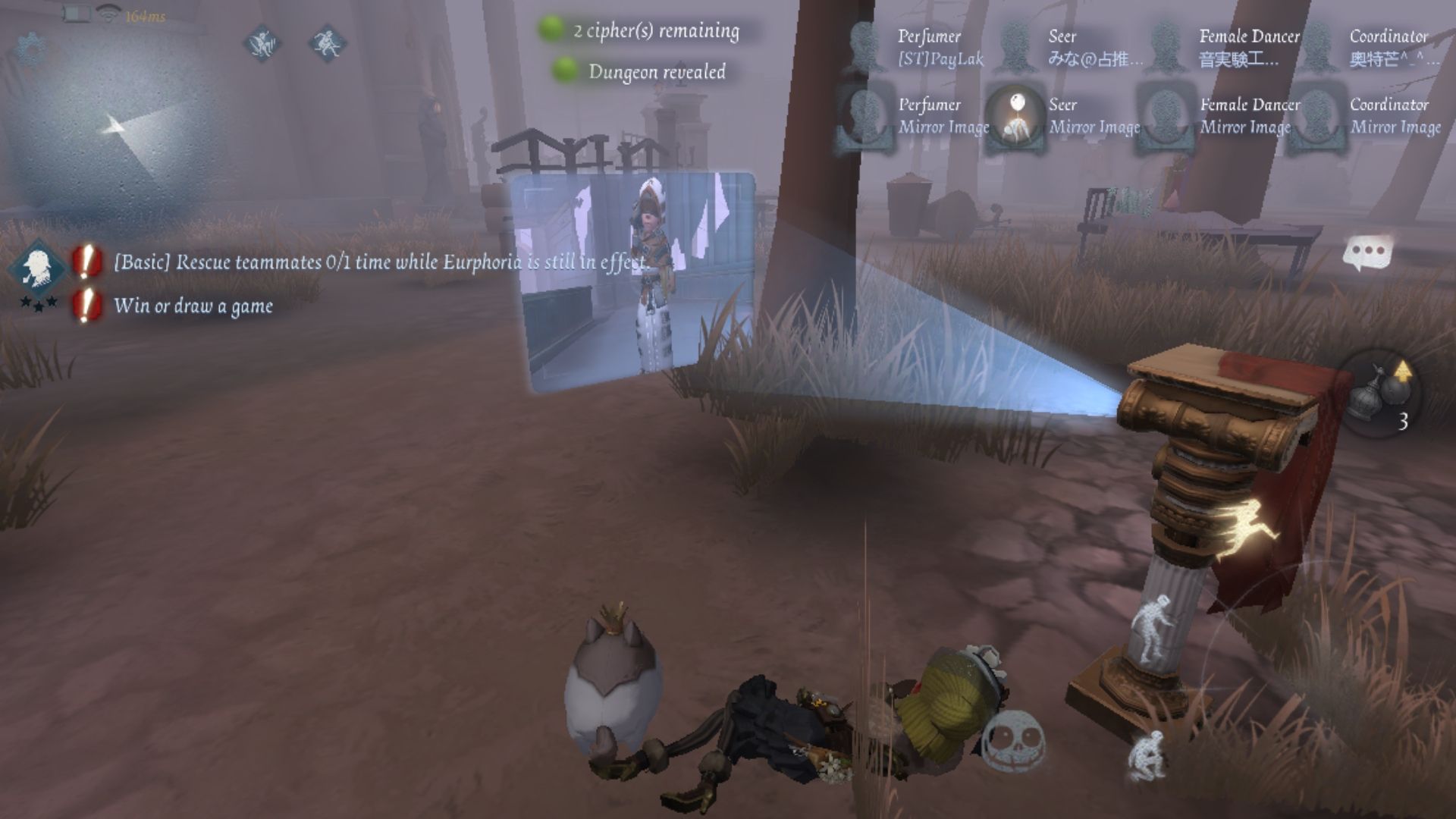Select the Perfumer Mirror Image portrait
1456x819 pixels.
click(865, 118)
